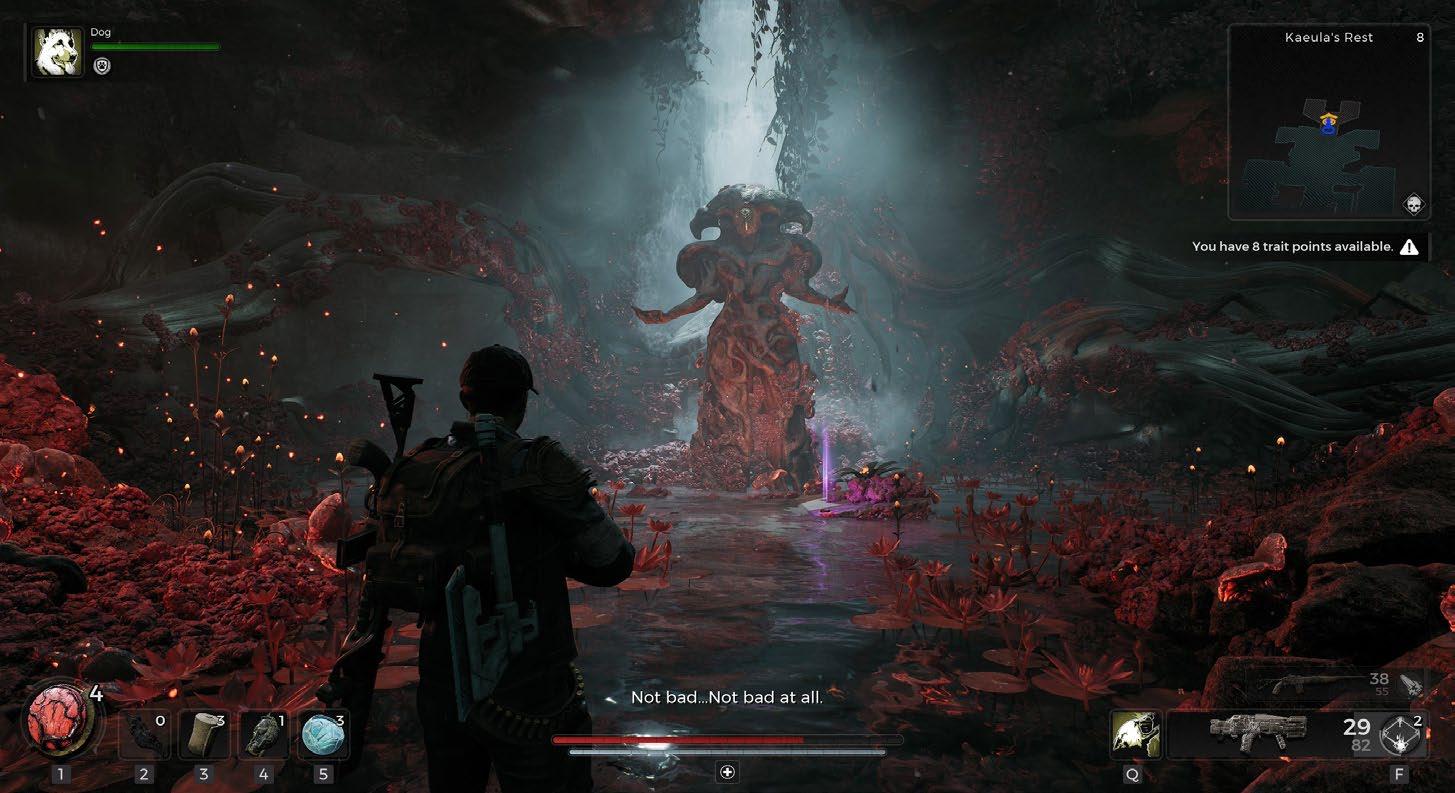The image size is (1455, 793).
Task: Use the bandage roll consumable
Action: tap(204, 736)
